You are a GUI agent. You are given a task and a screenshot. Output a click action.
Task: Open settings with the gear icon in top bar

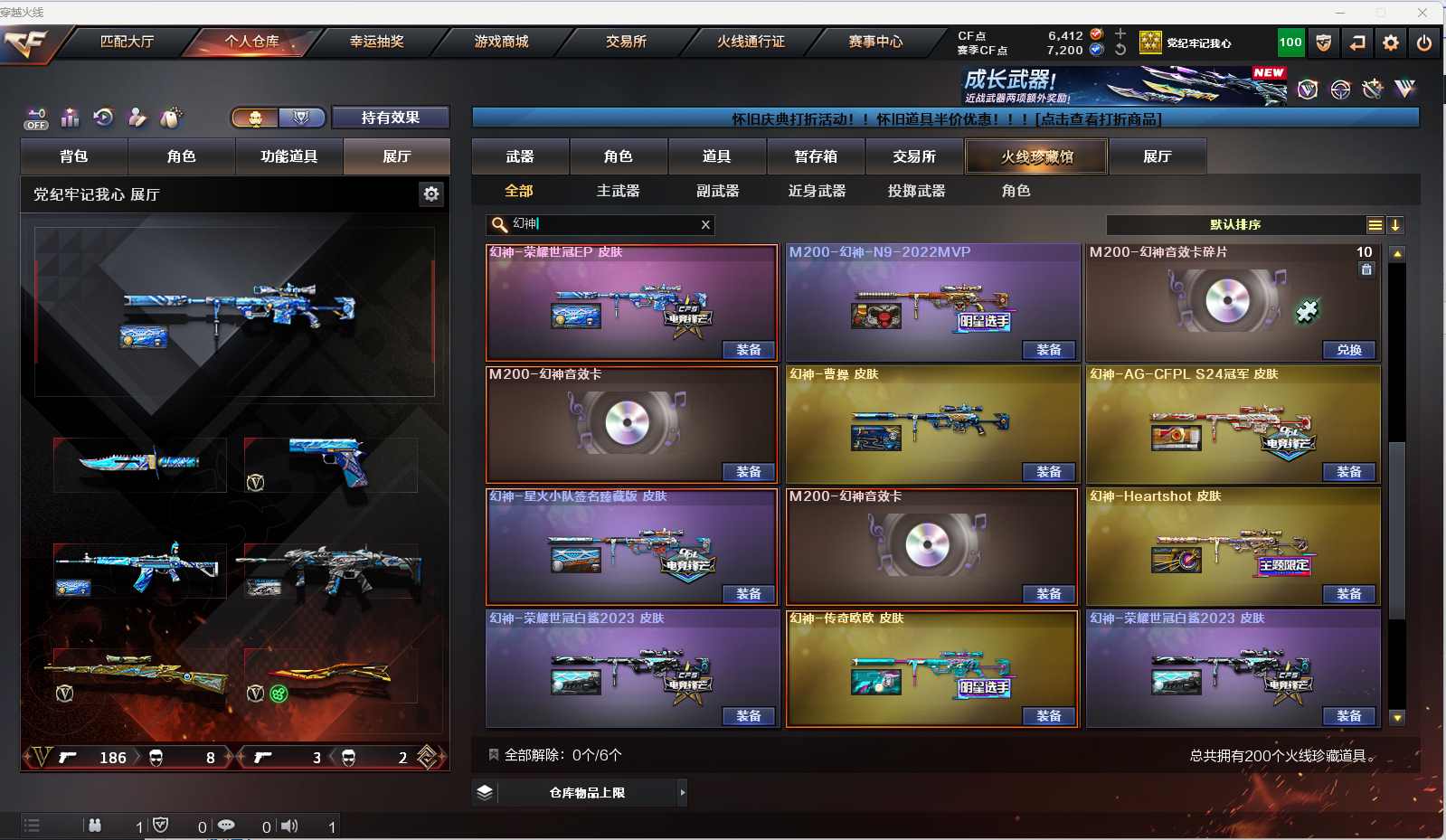tap(1391, 42)
